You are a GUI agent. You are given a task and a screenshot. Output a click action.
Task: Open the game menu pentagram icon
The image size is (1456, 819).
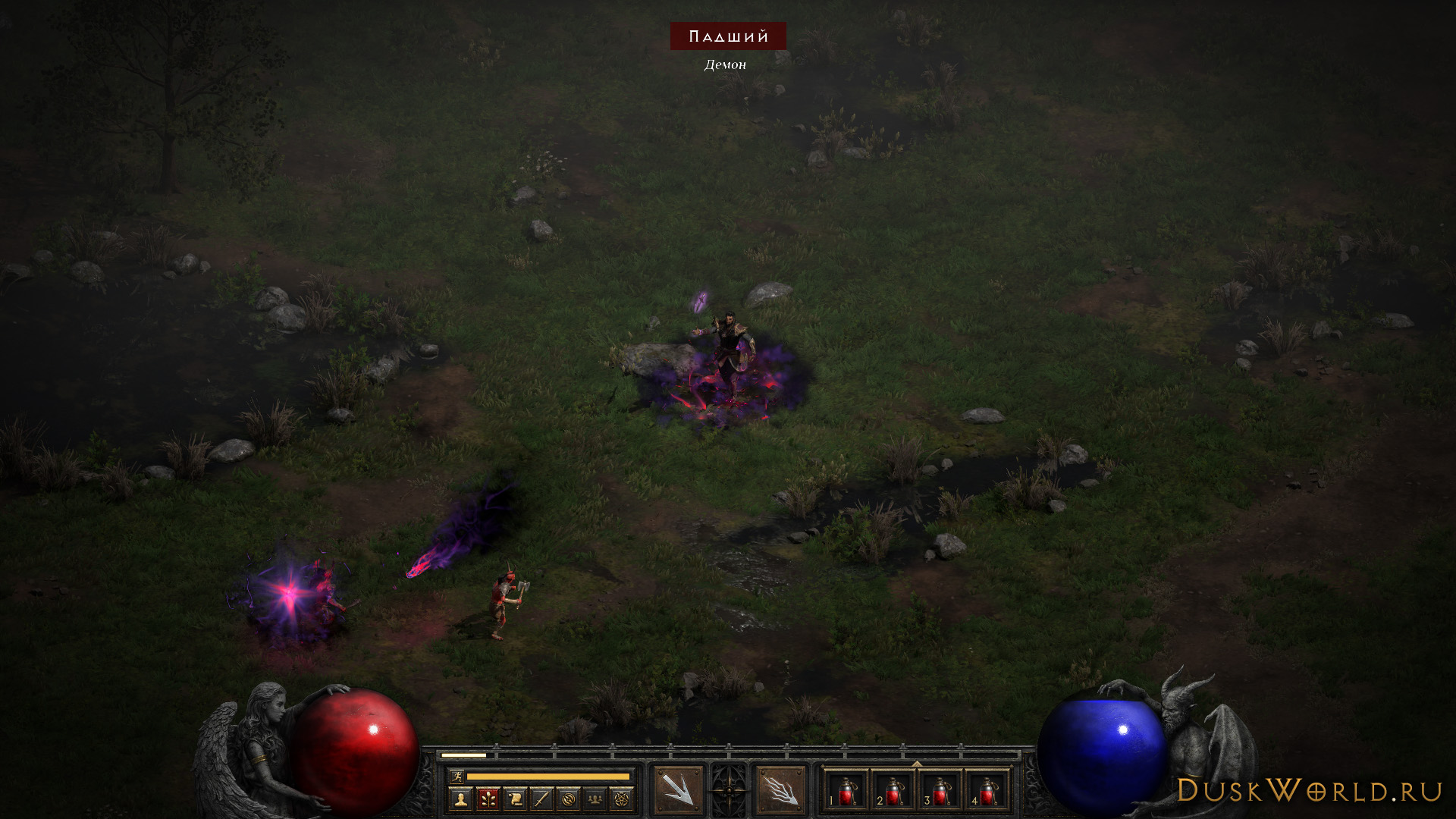tap(622, 799)
